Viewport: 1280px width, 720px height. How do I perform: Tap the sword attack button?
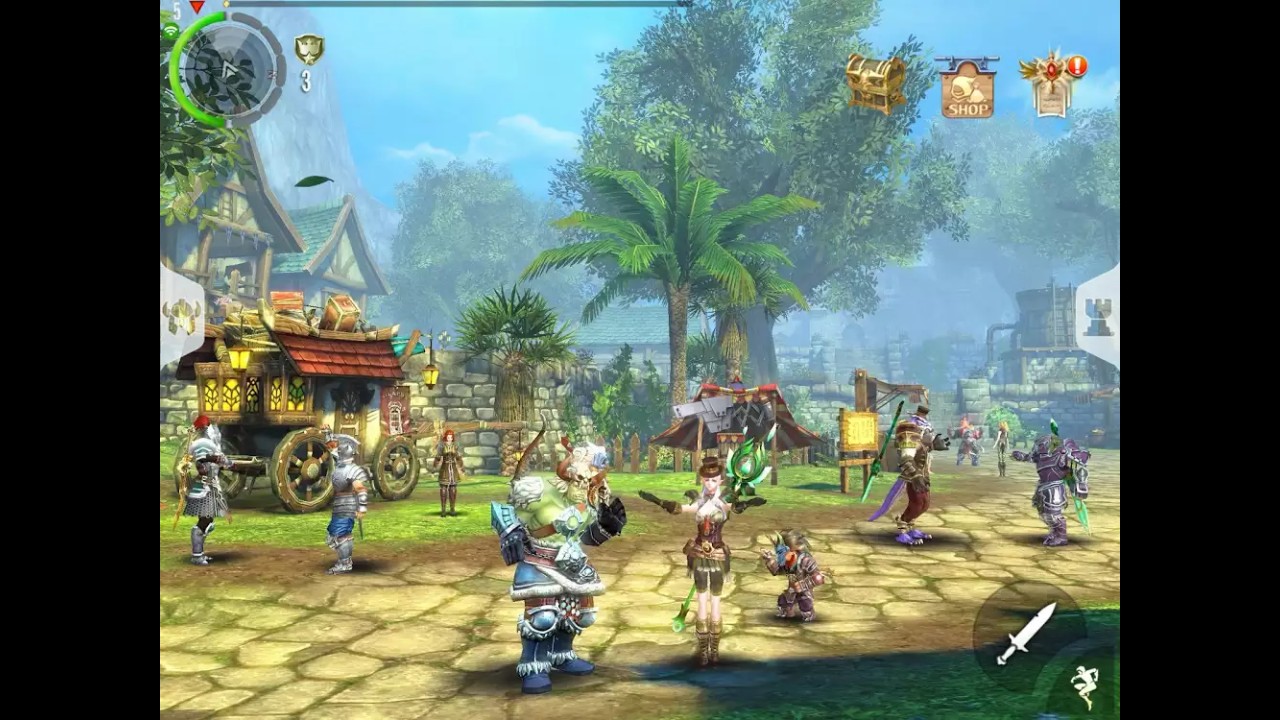[x=1027, y=632]
